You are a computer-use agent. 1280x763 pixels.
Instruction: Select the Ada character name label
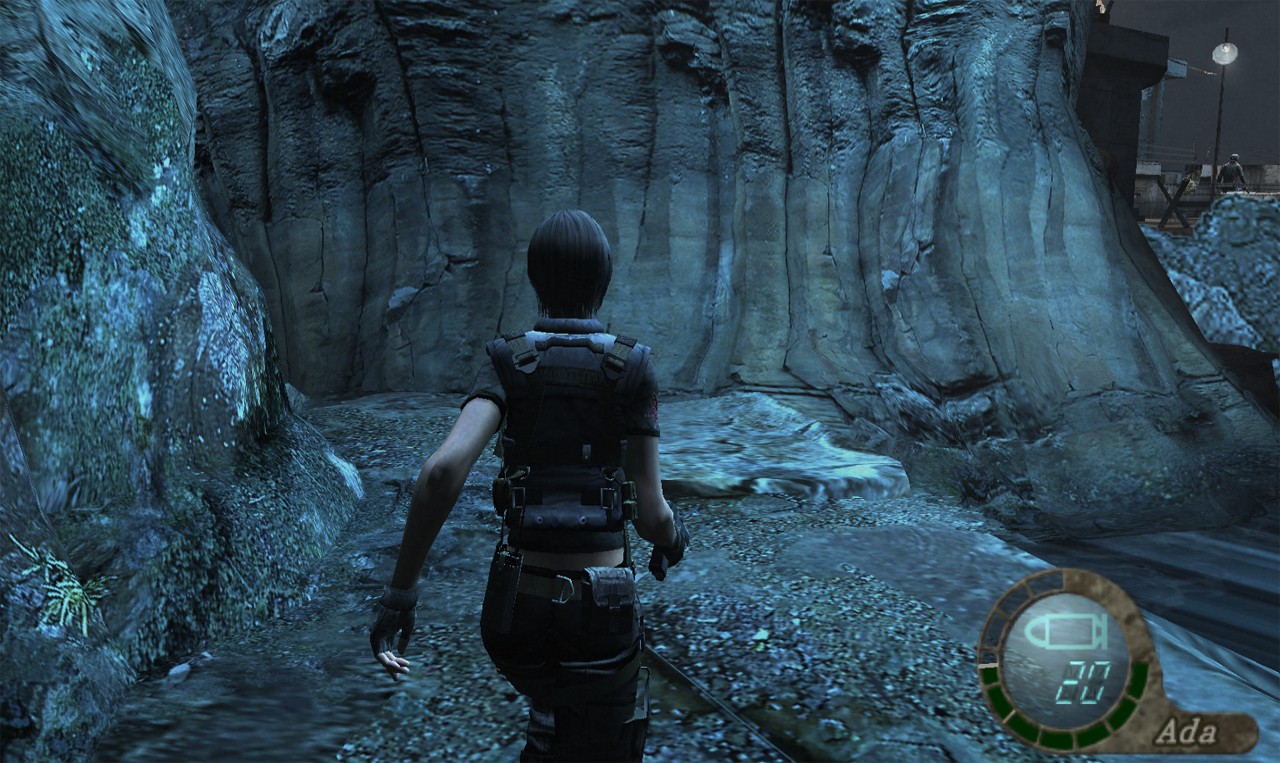[x=1186, y=732]
